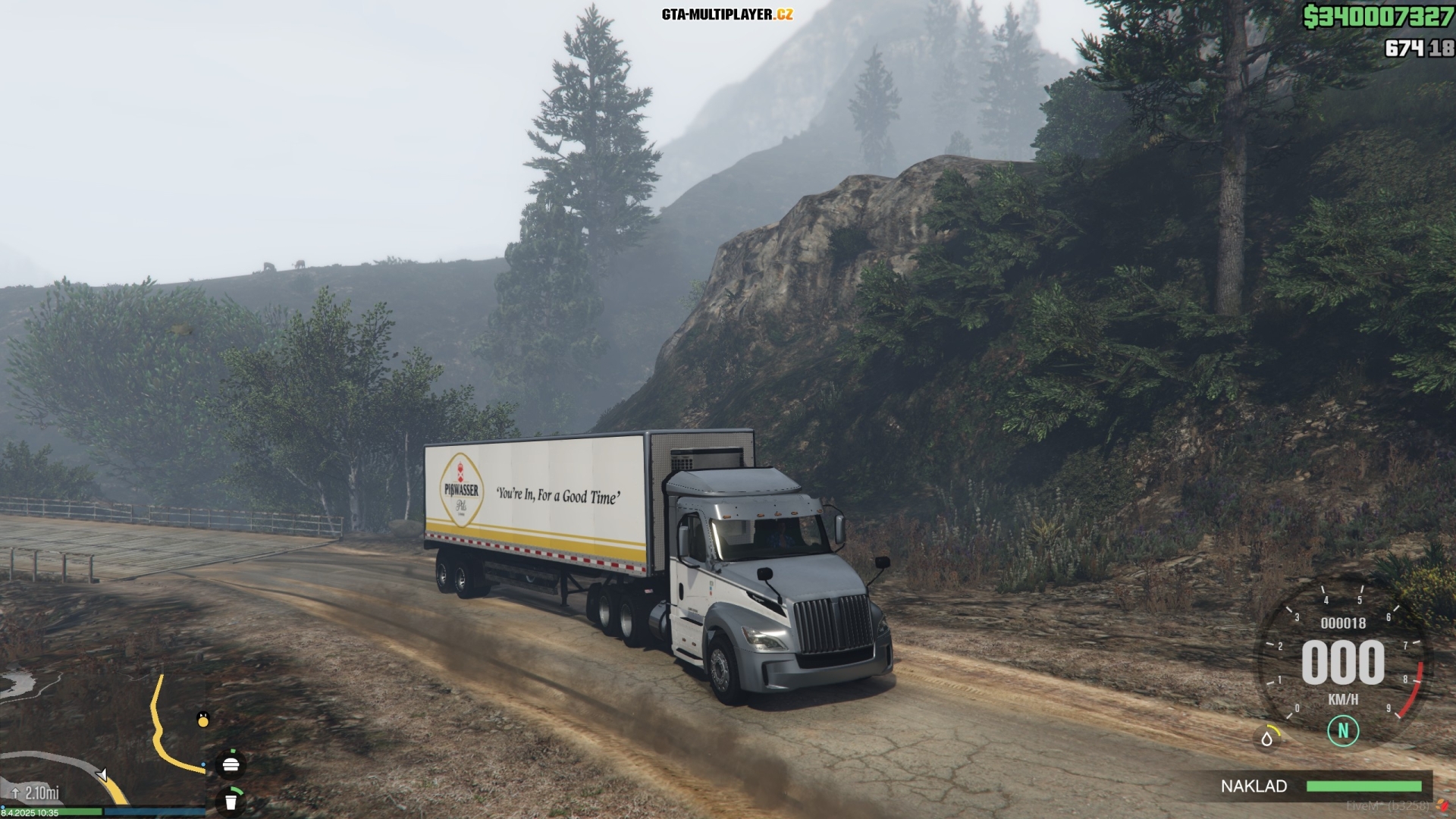Click the minimap in the corner
This screenshot has height=819, width=1456.
click(102, 739)
